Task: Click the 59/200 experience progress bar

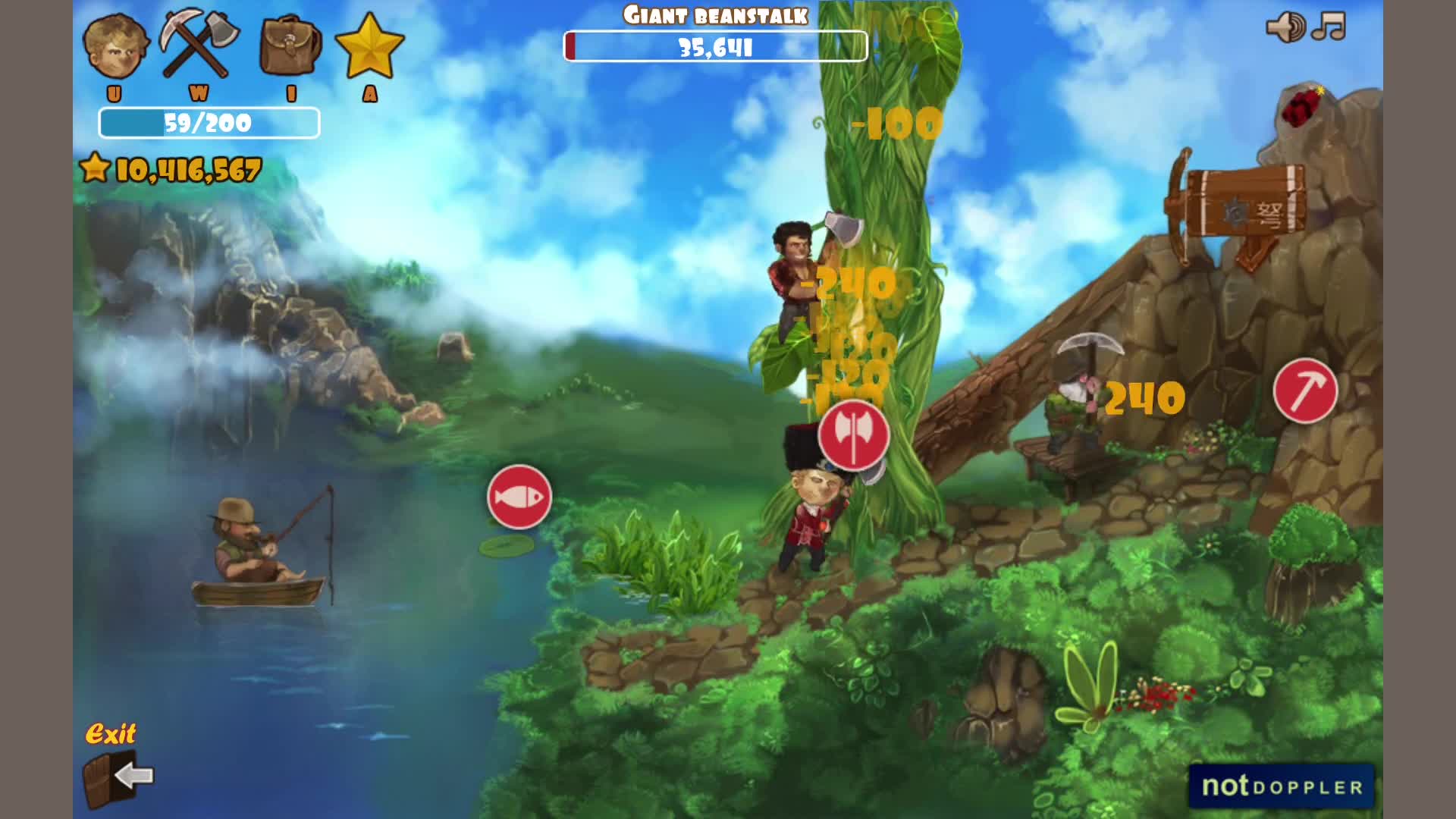Action: (x=209, y=121)
